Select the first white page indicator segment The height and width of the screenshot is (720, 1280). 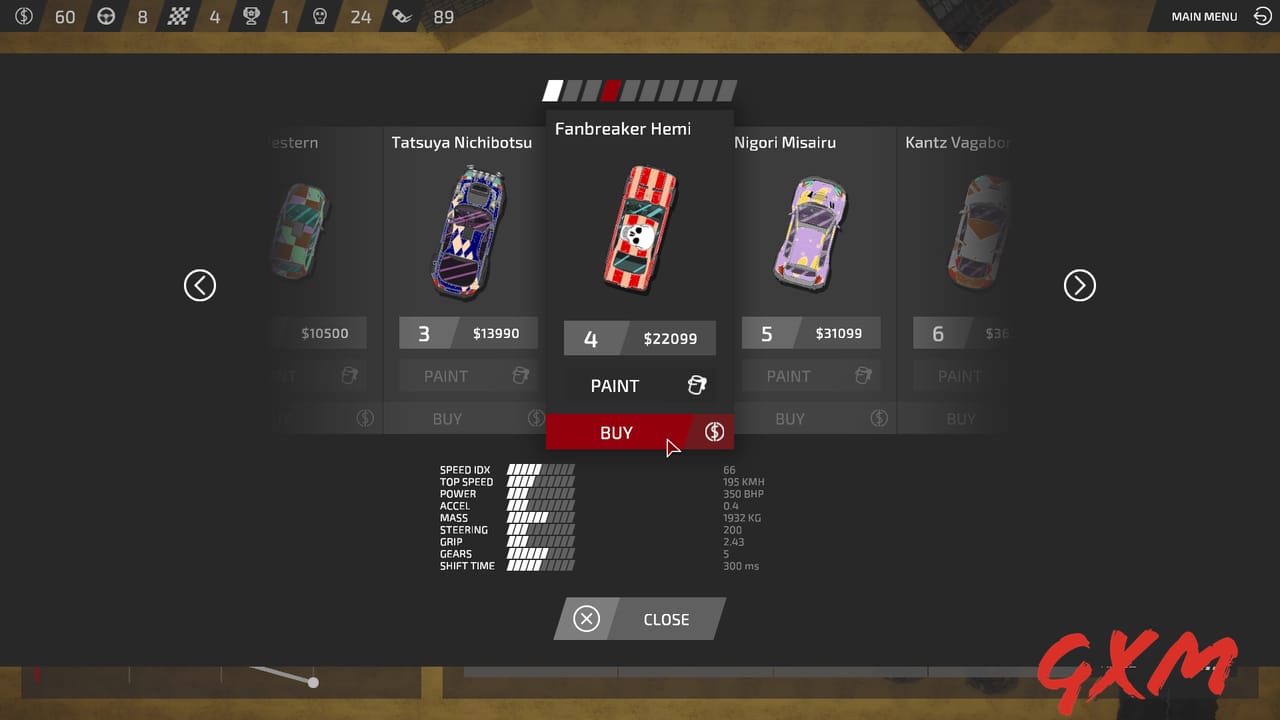(x=552, y=90)
